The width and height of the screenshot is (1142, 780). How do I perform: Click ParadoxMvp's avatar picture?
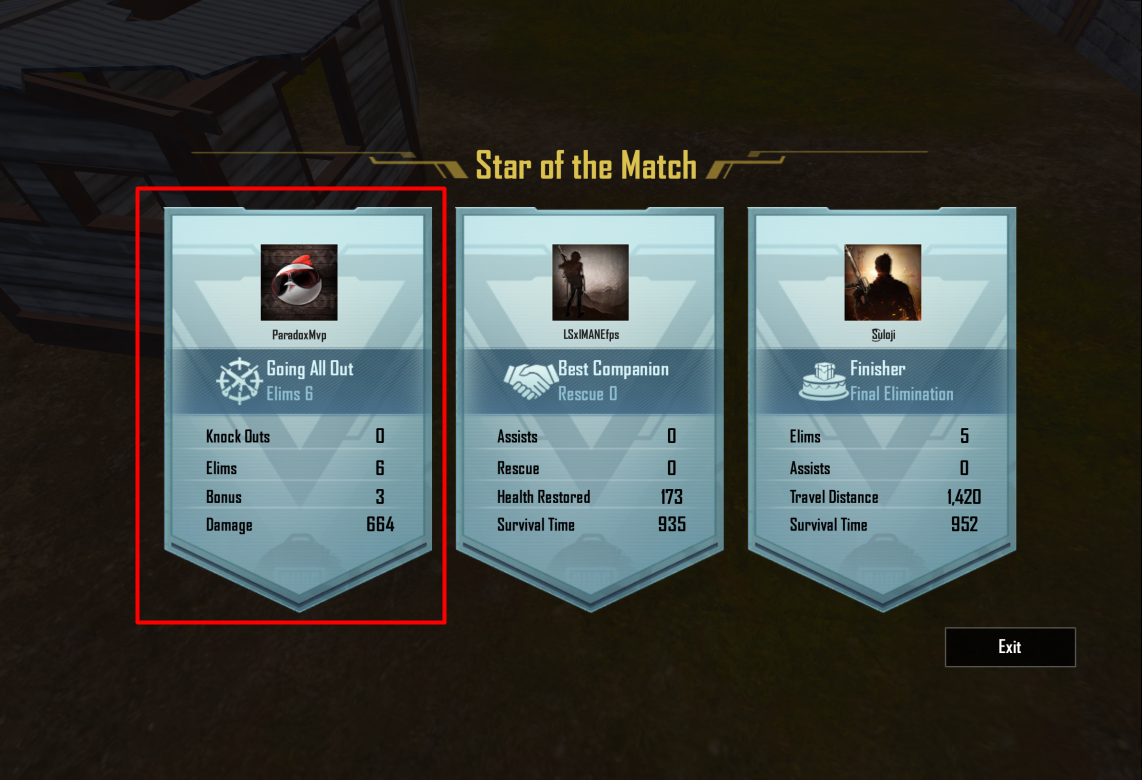tap(299, 283)
